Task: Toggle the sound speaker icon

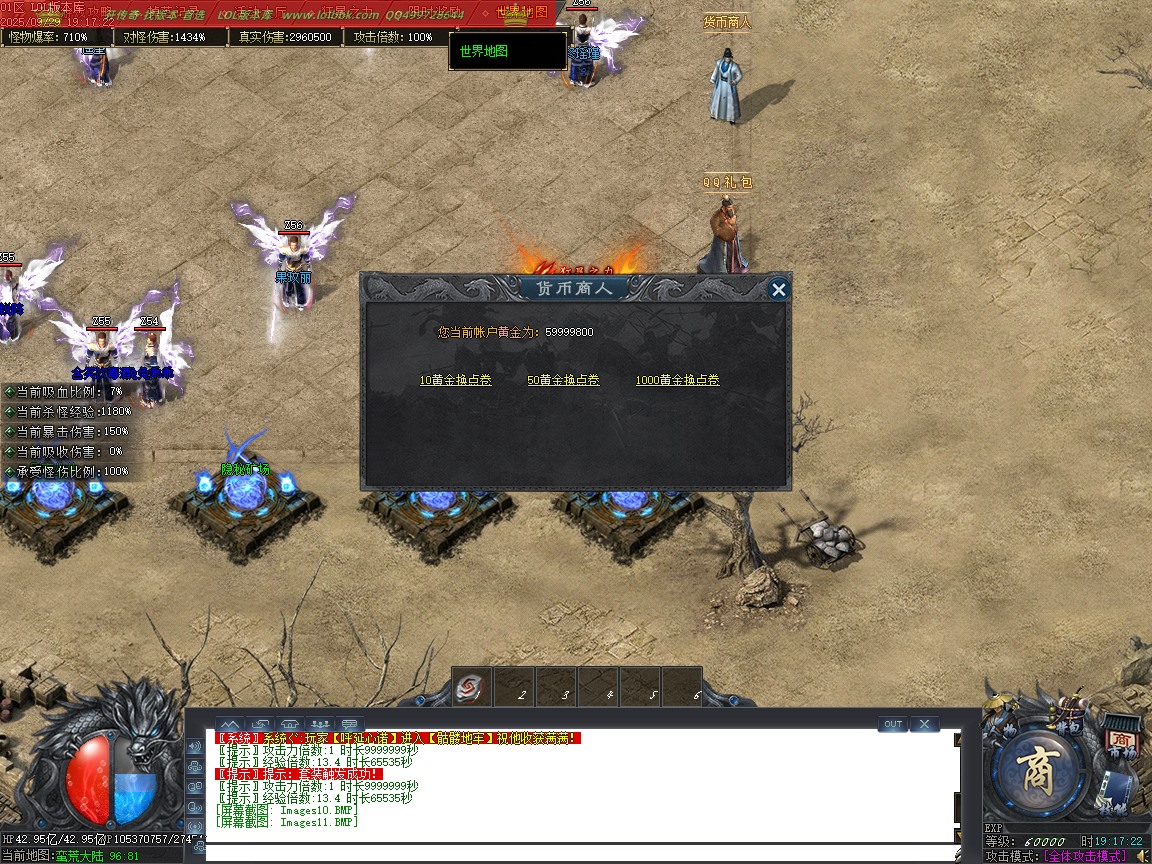Action: (x=1140, y=856)
